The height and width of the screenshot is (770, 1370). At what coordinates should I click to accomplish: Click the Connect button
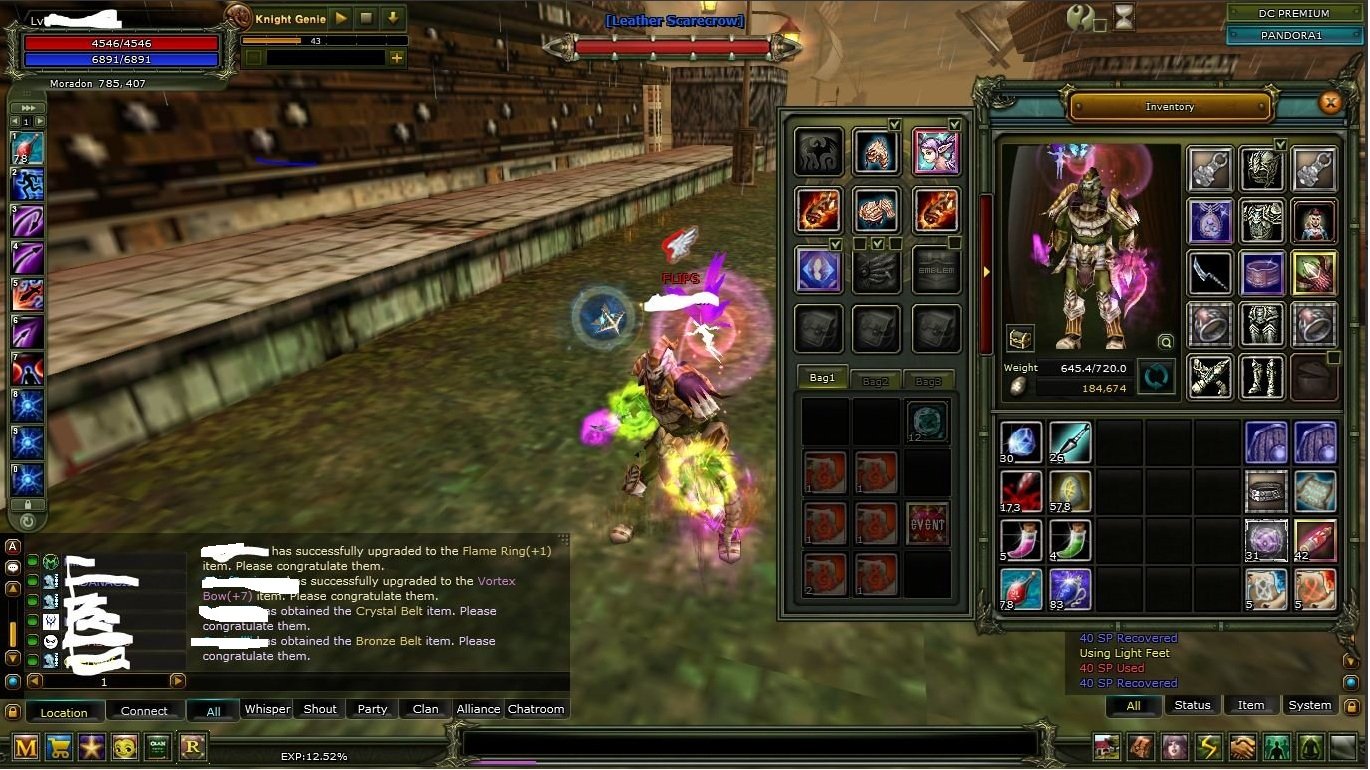[144, 711]
